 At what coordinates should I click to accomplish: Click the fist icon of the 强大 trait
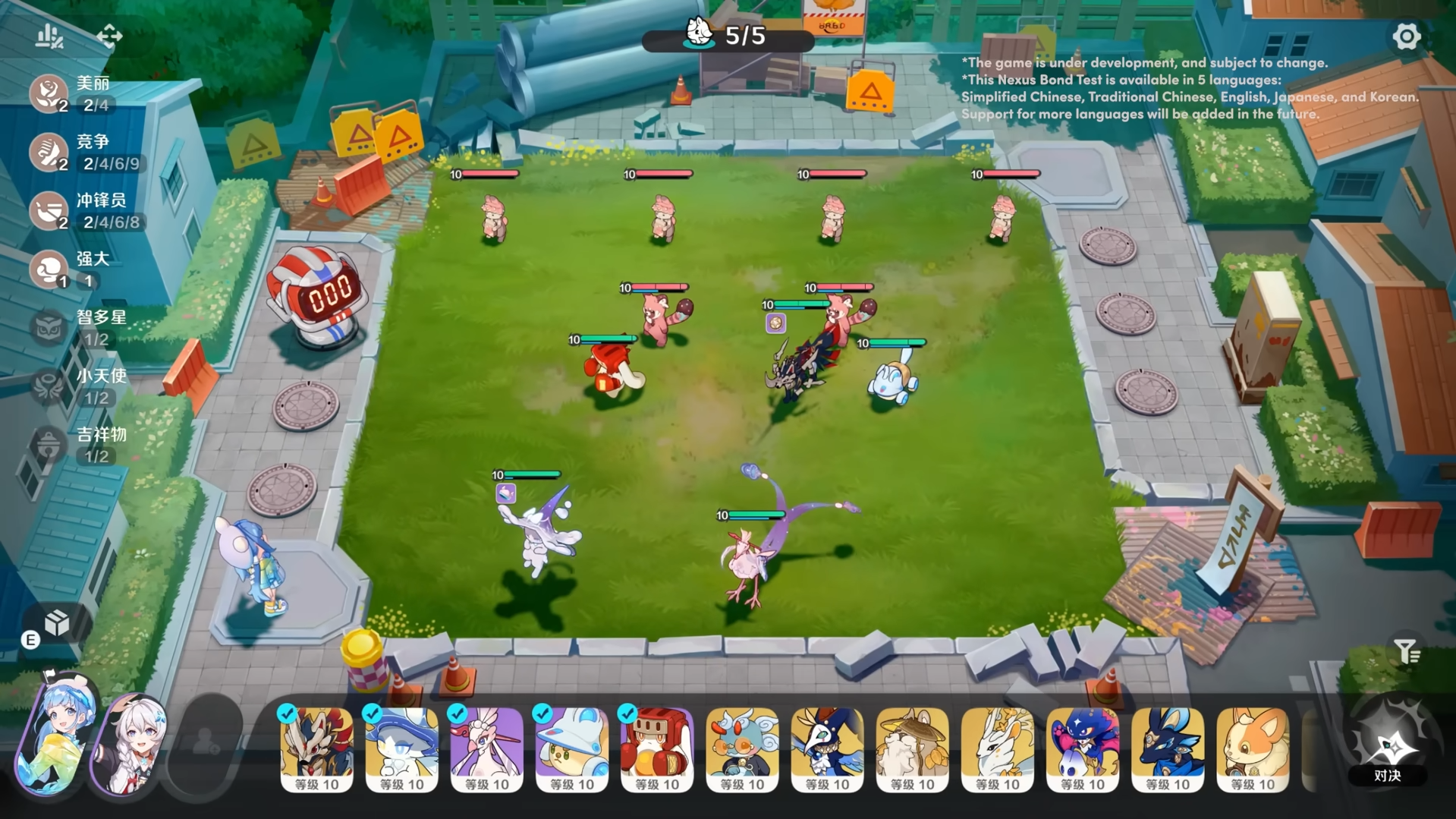click(48, 270)
